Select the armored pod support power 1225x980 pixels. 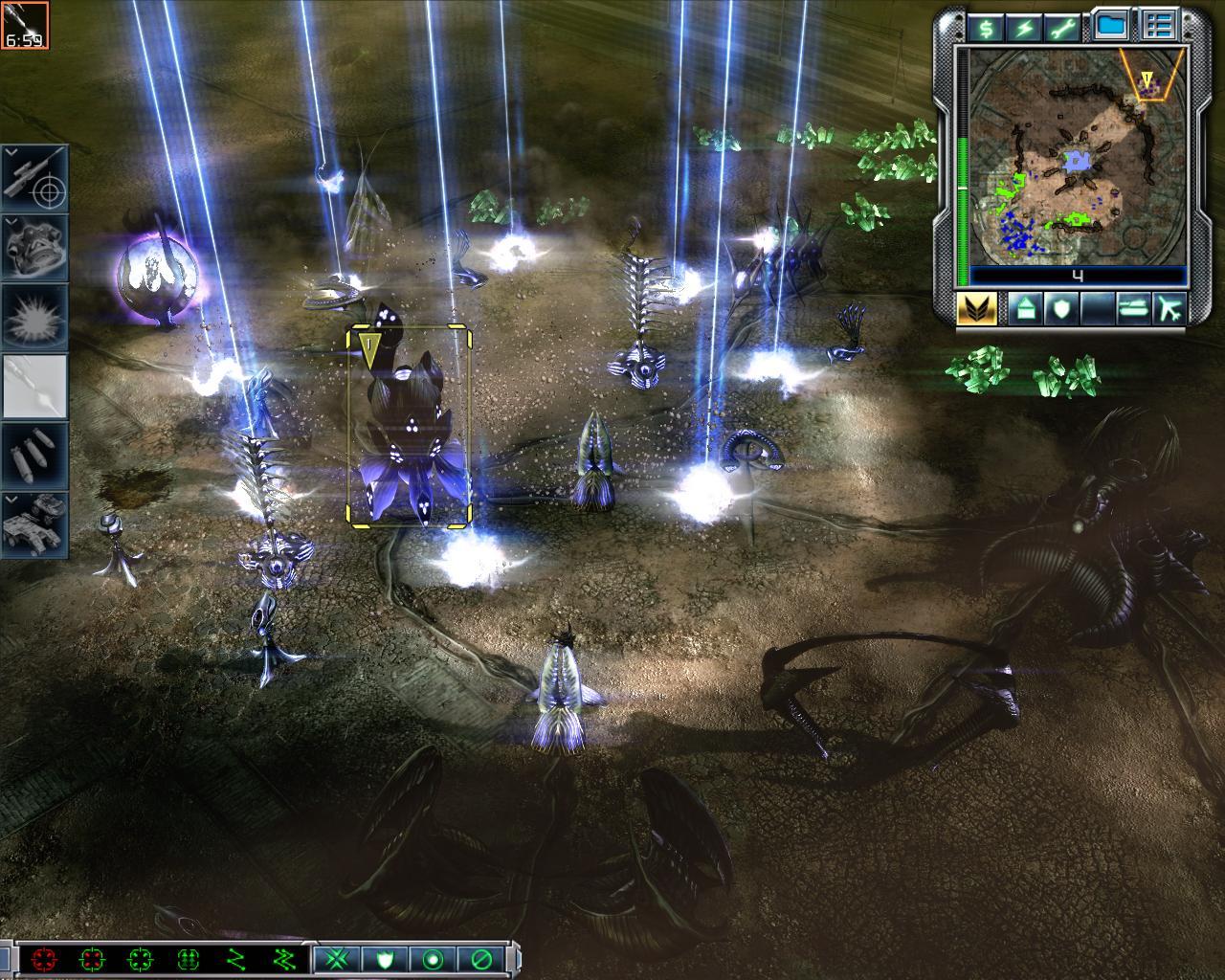(x=34, y=248)
